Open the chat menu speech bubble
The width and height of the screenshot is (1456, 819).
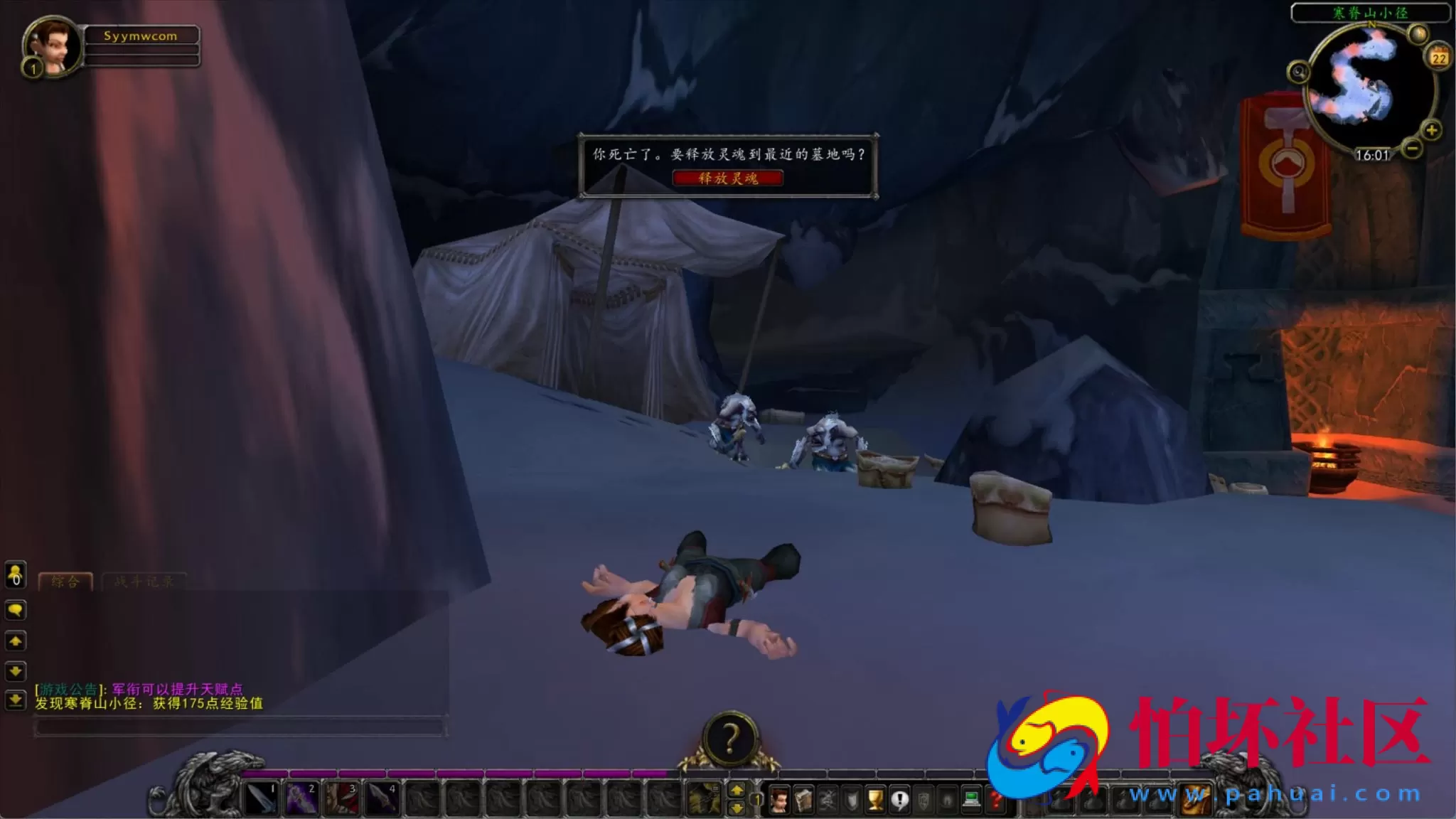14,610
